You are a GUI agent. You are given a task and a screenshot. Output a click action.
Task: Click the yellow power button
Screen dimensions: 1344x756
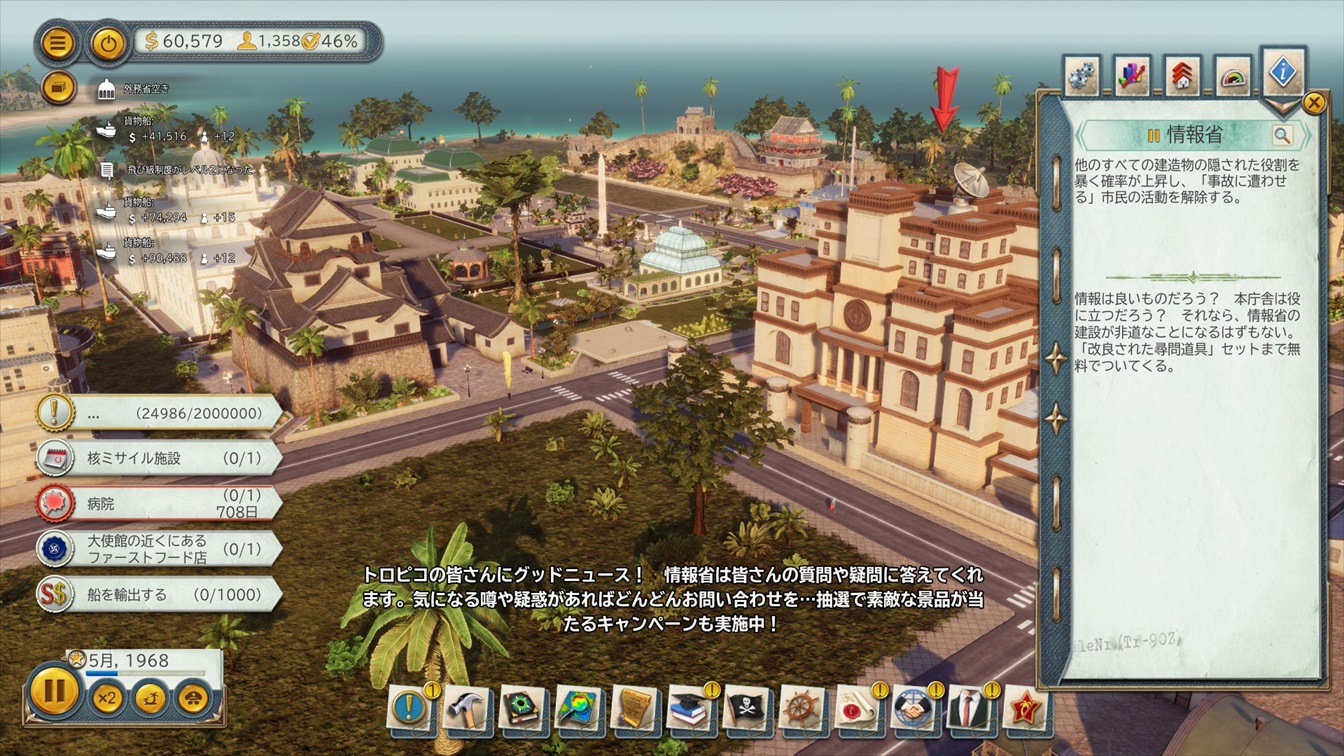click(x=107, y=42)
